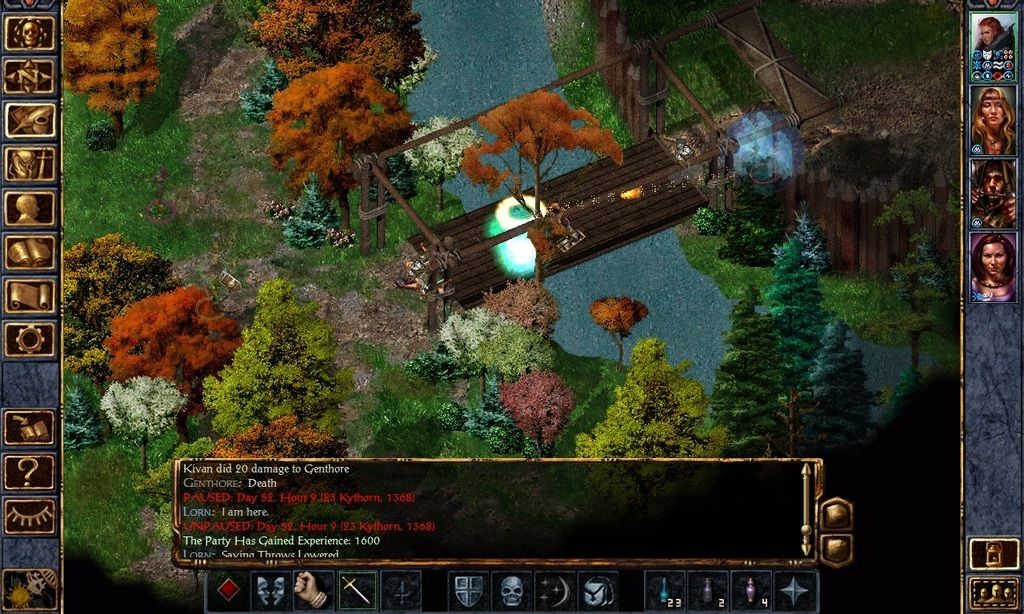
Task: Open the options gear menu
Action: (x=30, y=340)
